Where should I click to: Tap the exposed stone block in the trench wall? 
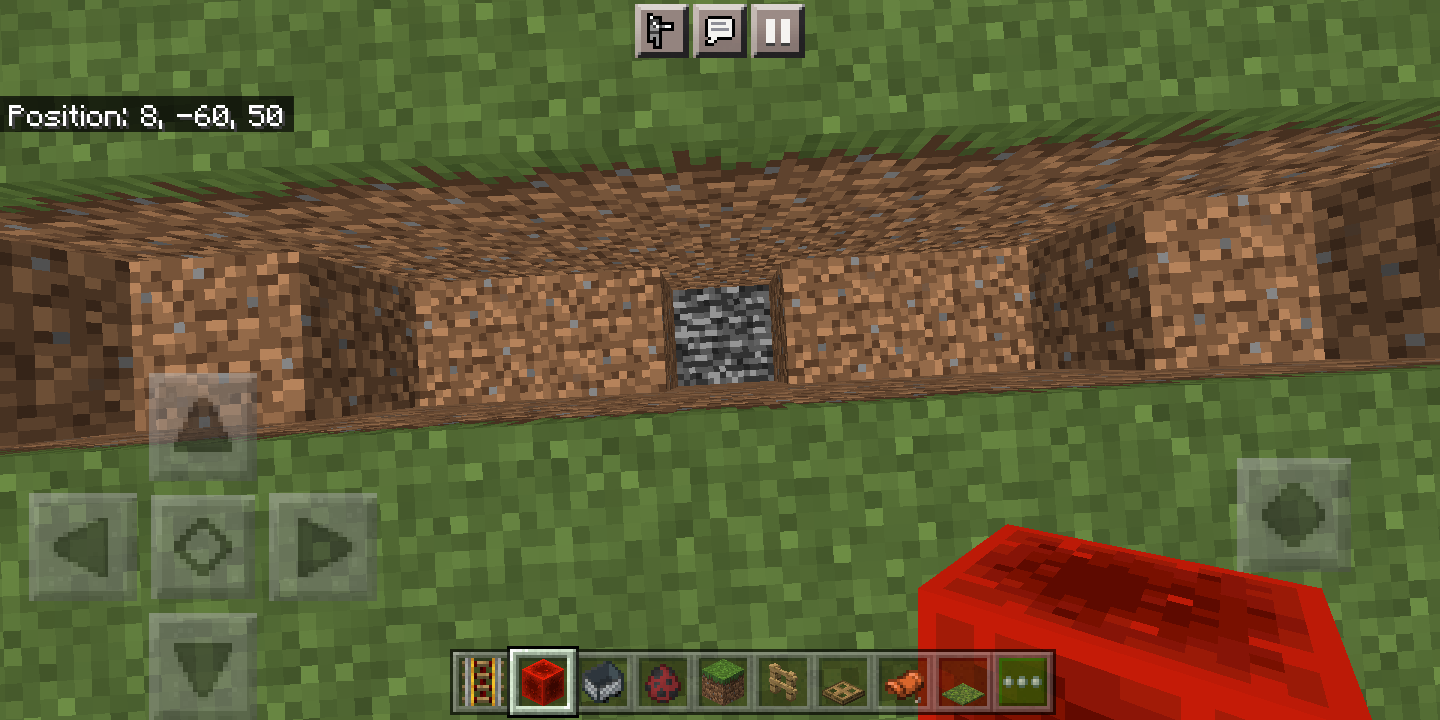722,335
